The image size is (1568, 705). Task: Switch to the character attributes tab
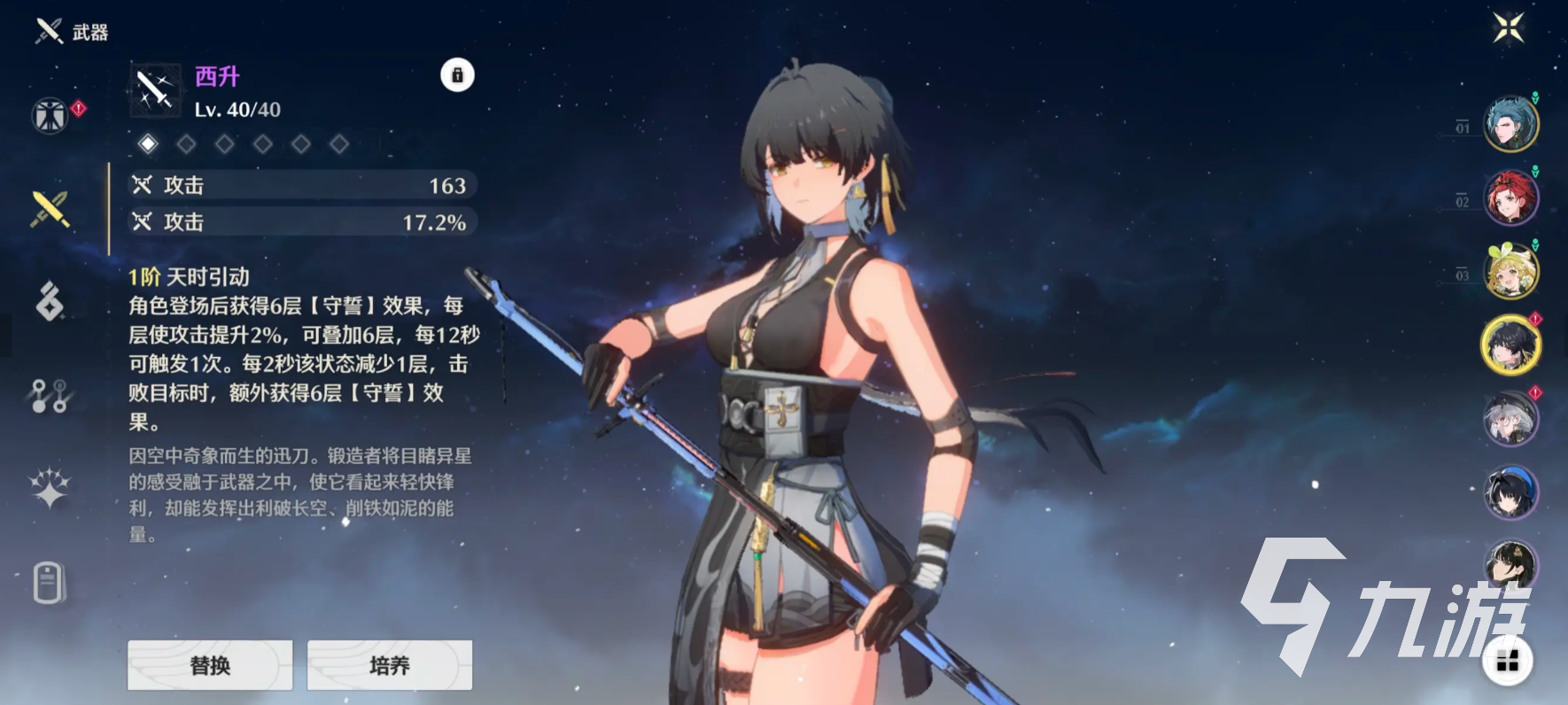[x=50, y=115]
